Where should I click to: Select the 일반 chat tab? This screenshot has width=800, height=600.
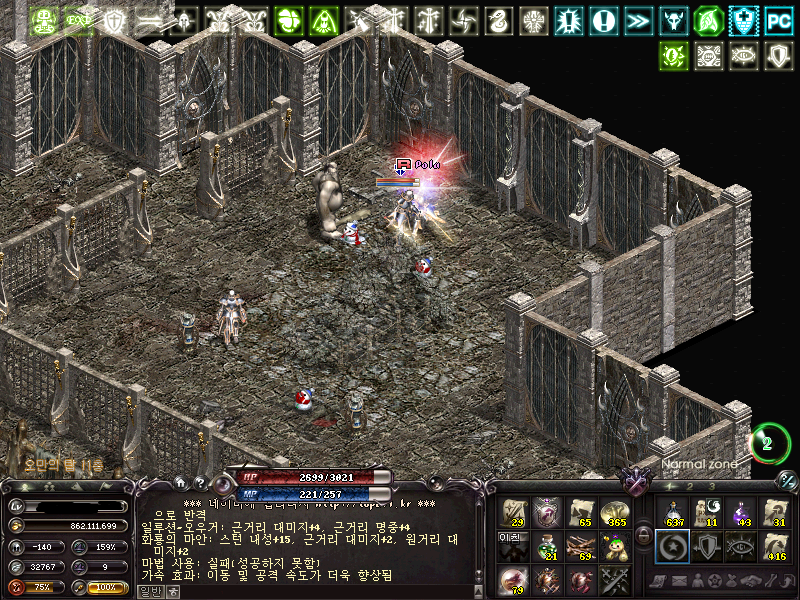click(x=150, y=592)
